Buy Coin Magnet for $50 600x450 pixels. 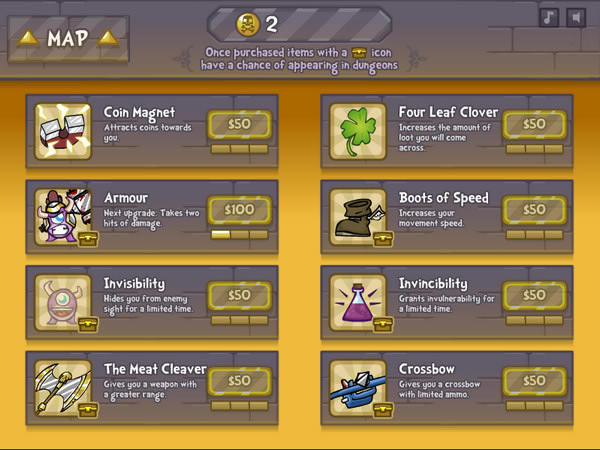pos(239,125)
